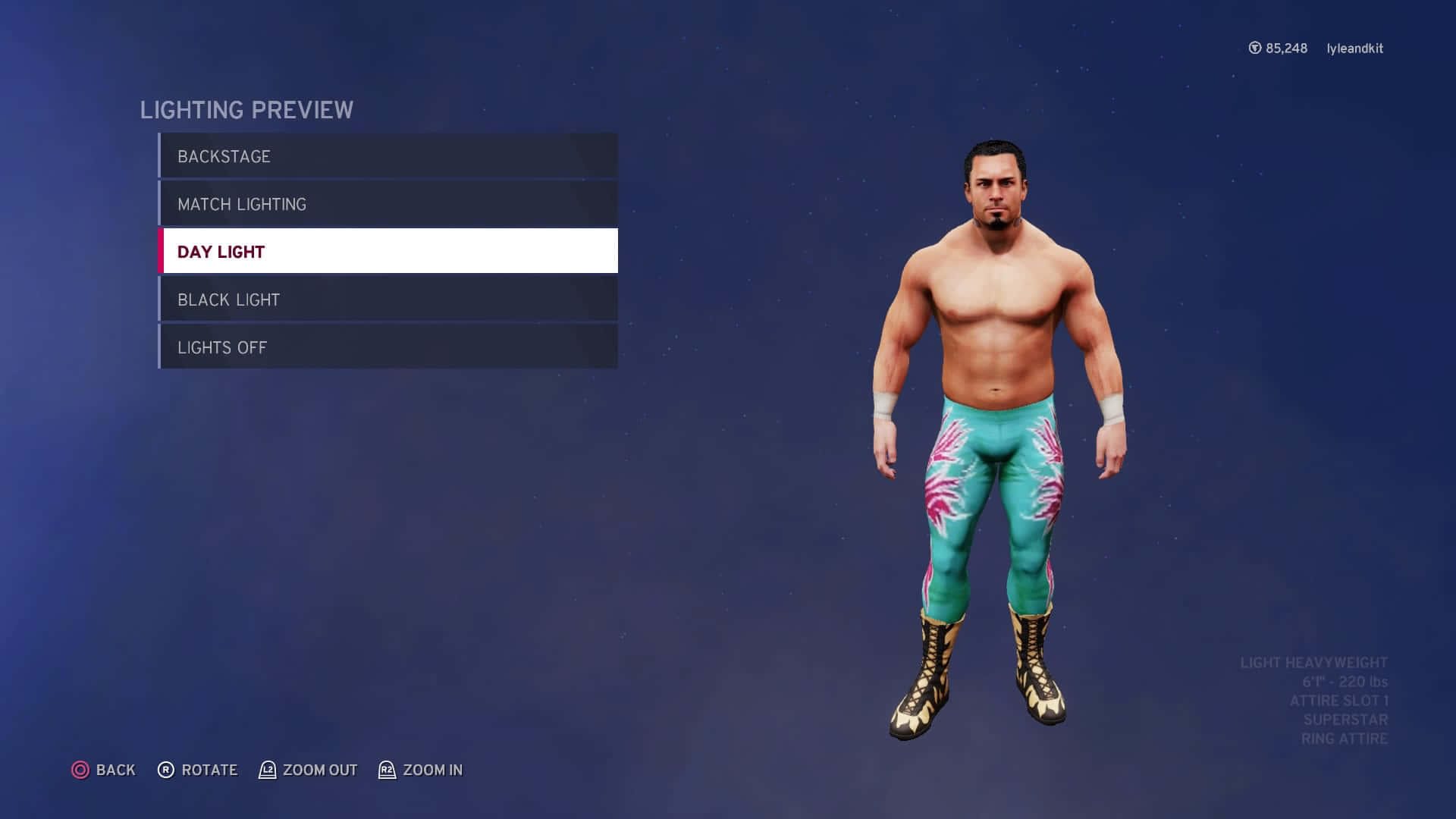Image resolution: width=1456 pixels, height=819 pixels.
Task: Choose Match Lighting preview
Action: click(x=388, y=204)
